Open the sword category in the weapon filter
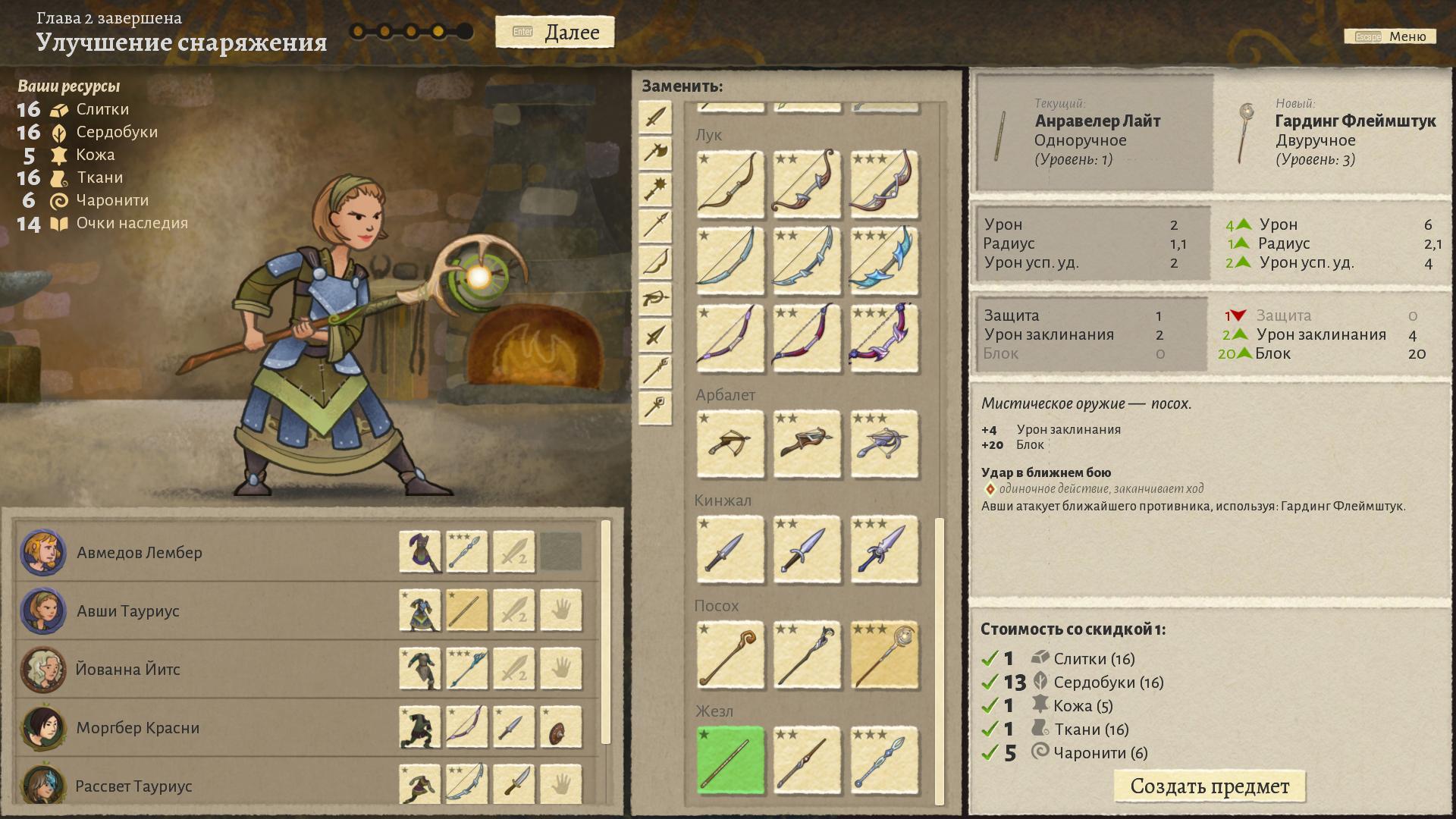 point(655,117)
